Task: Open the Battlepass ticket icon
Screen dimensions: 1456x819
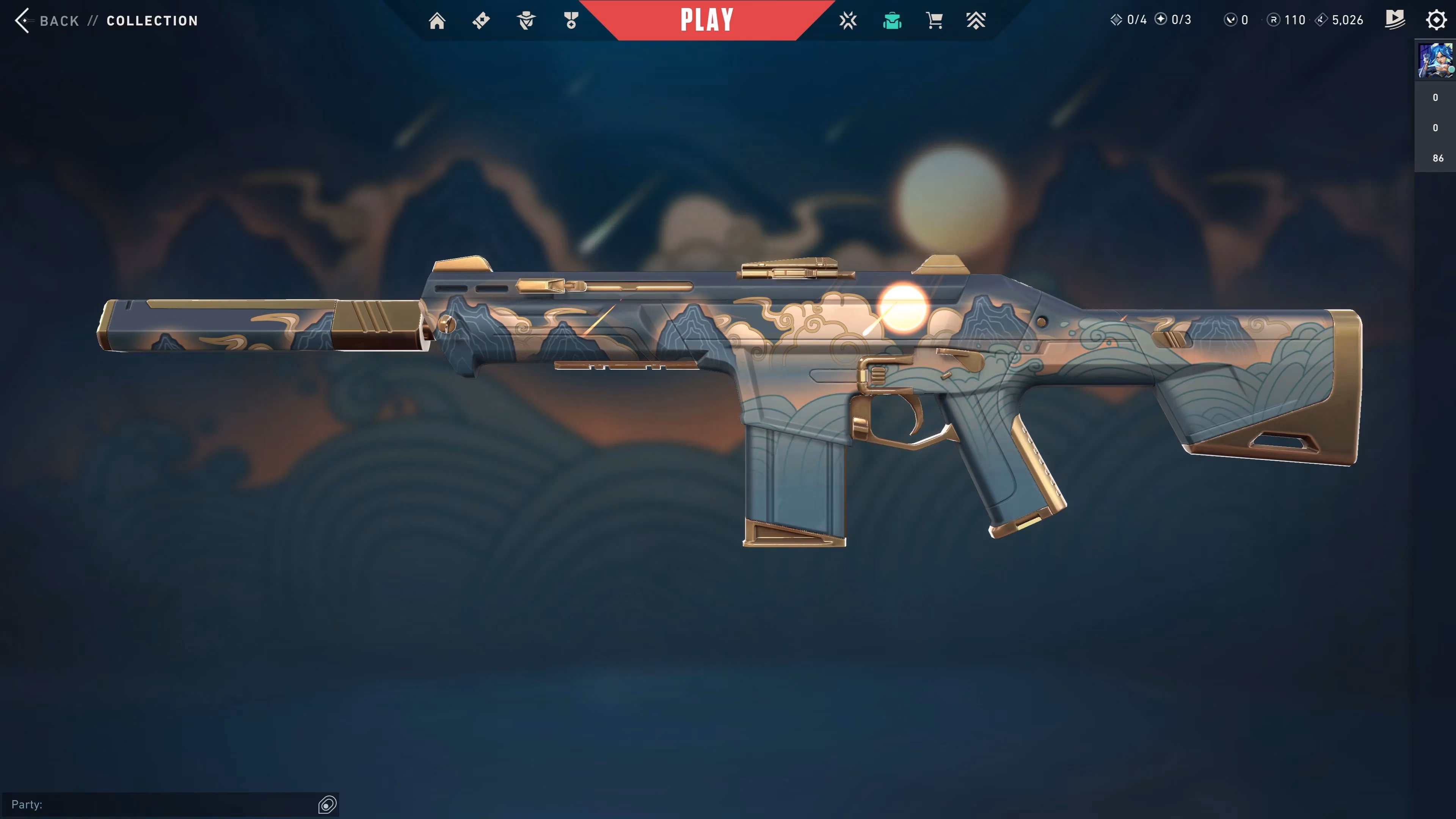Action: (x=481, y=20)
